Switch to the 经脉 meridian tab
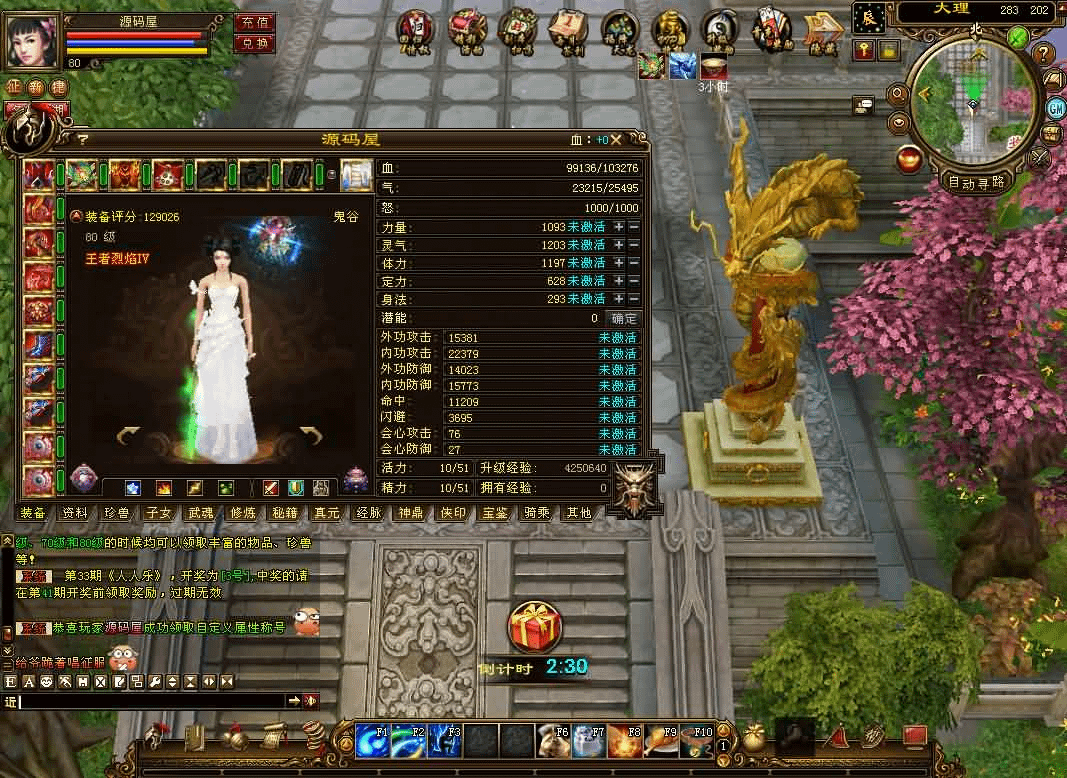The height and width of the screenshot is (778, 1067). click(x=369, y=513)
